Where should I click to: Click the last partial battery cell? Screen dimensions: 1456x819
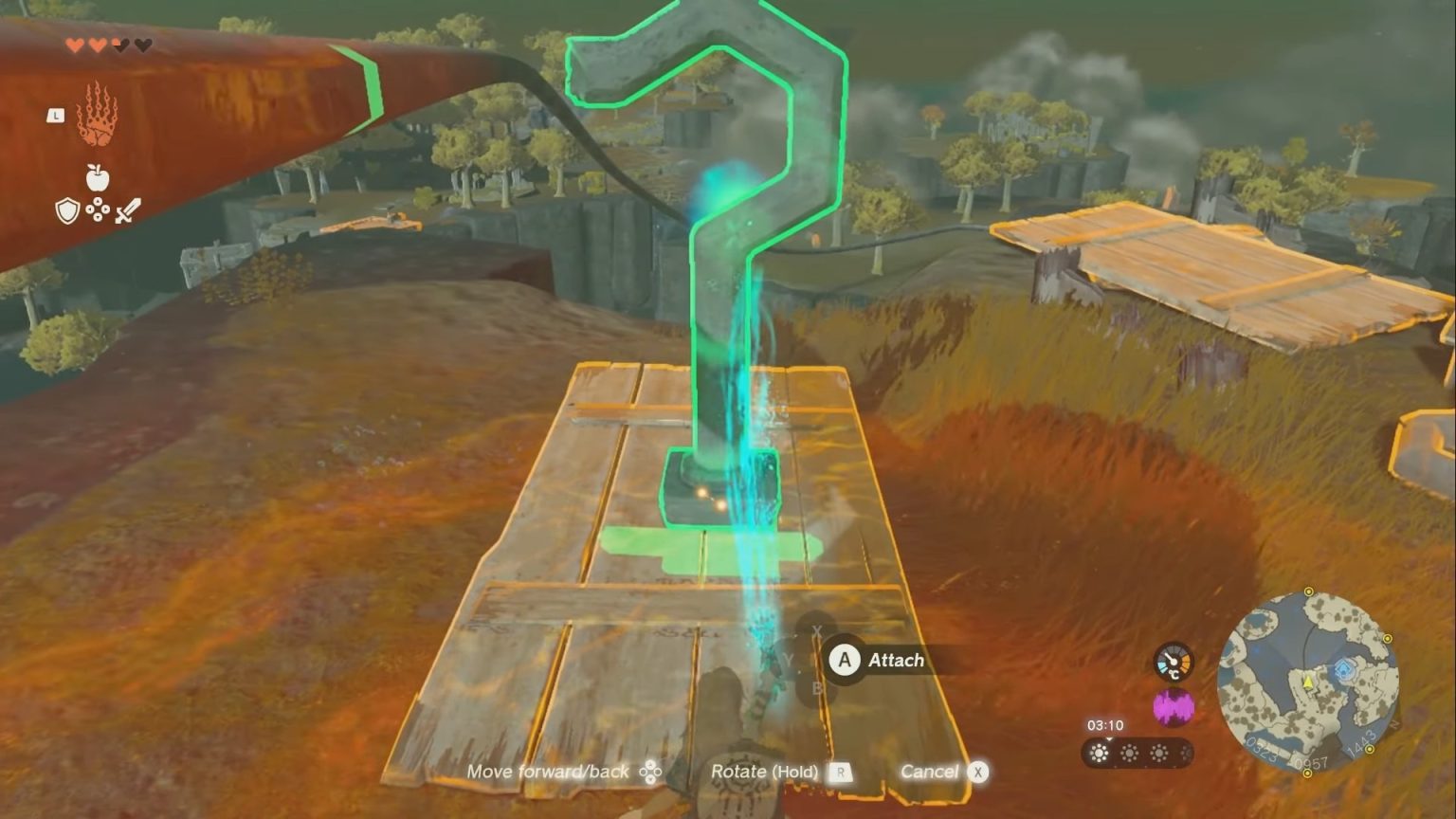[1185, 754]
